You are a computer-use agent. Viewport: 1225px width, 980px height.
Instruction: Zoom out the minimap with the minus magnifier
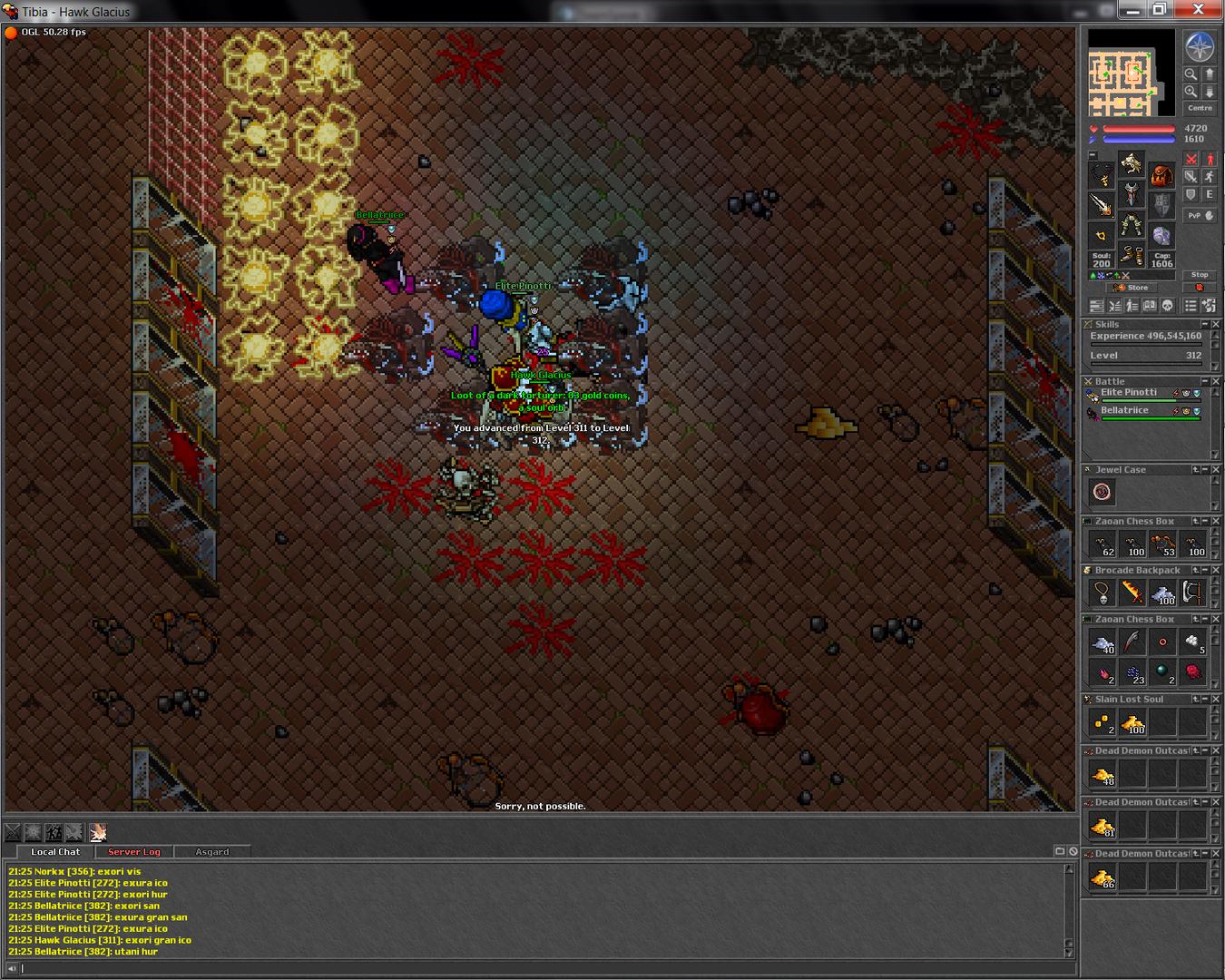pos(1191,74)
